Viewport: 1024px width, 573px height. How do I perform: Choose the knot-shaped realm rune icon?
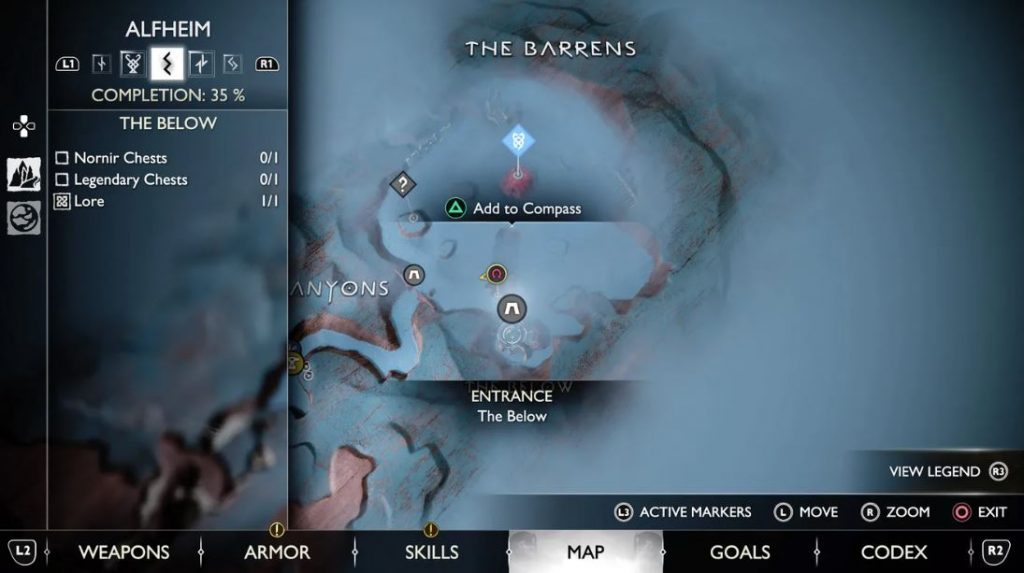tap(133, 64)
